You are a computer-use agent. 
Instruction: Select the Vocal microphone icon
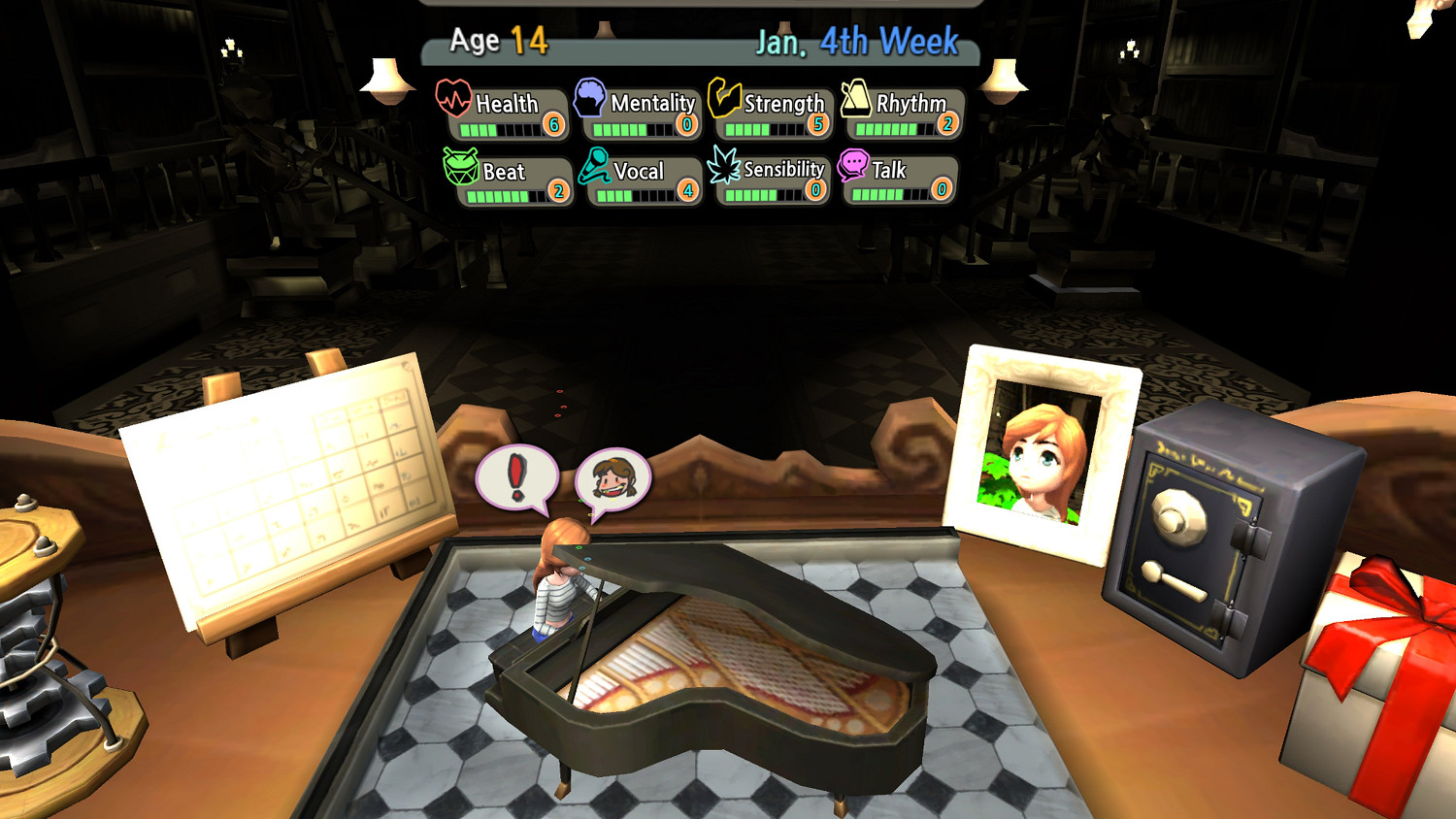594,167
